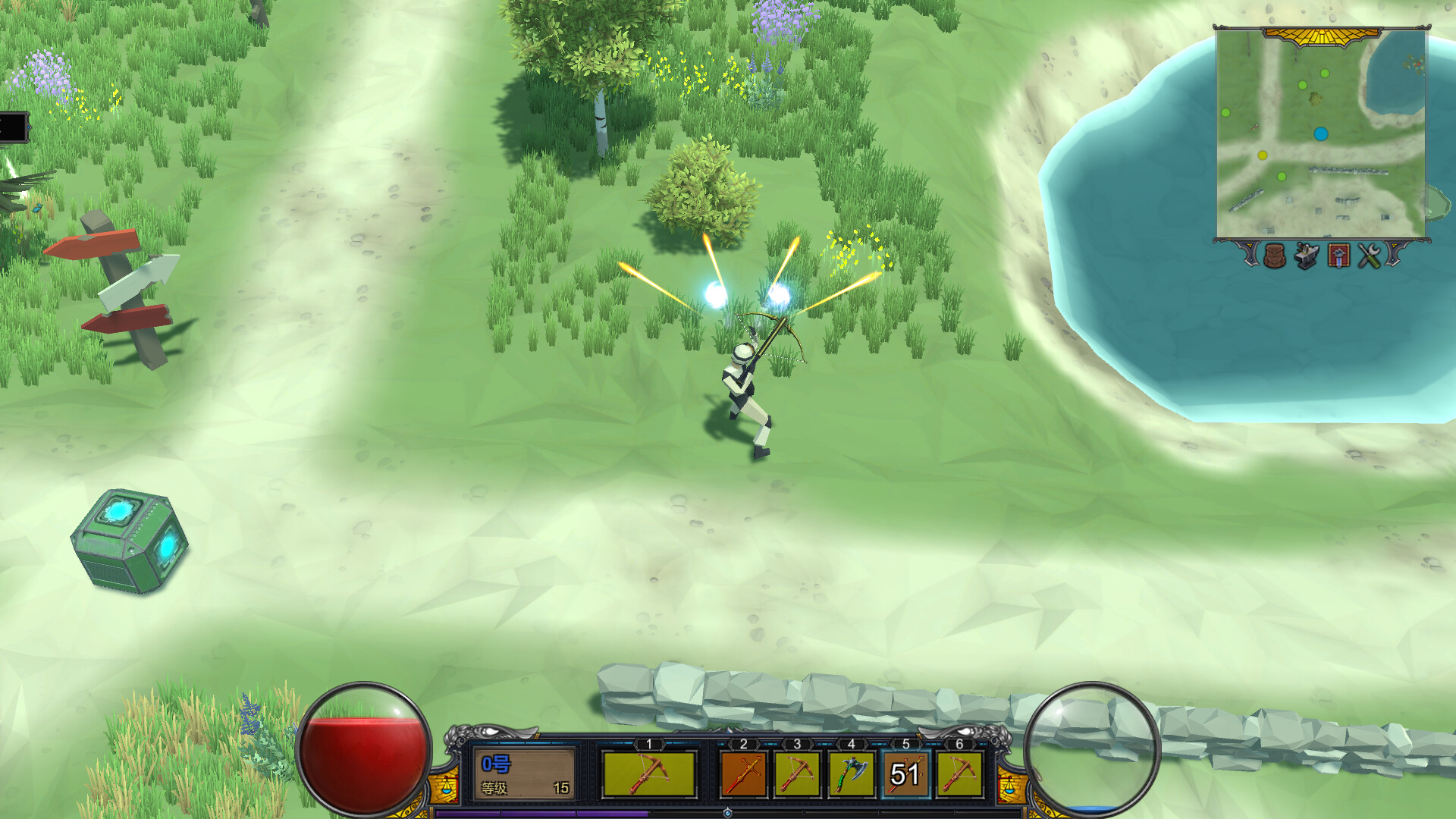
Task: Open settings via the wrench and screwdriver icon
Action: 1370,256
